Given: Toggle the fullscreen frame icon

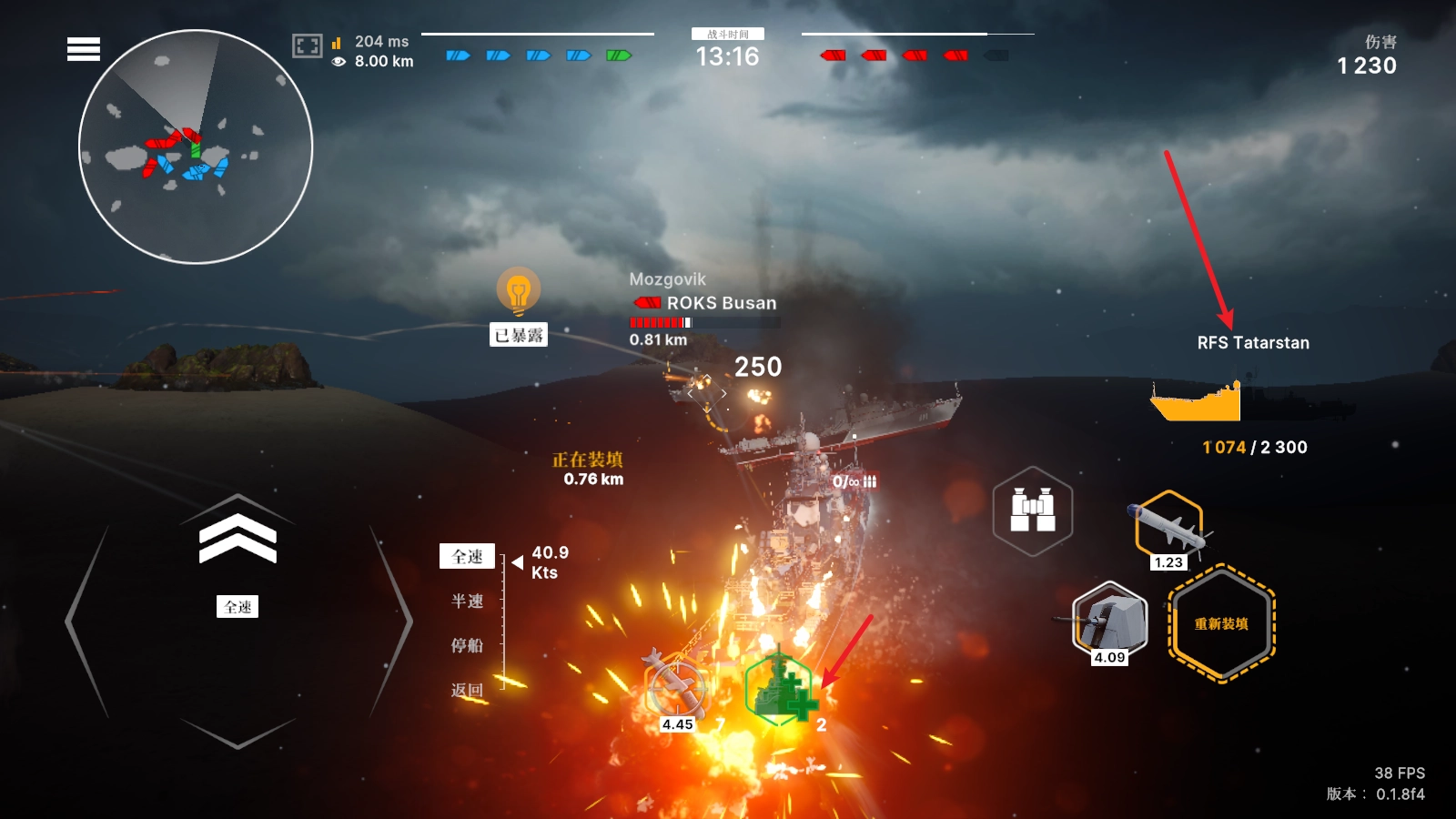Looking at the screenshot, I should pyautogui.click(x=307, y=45).
